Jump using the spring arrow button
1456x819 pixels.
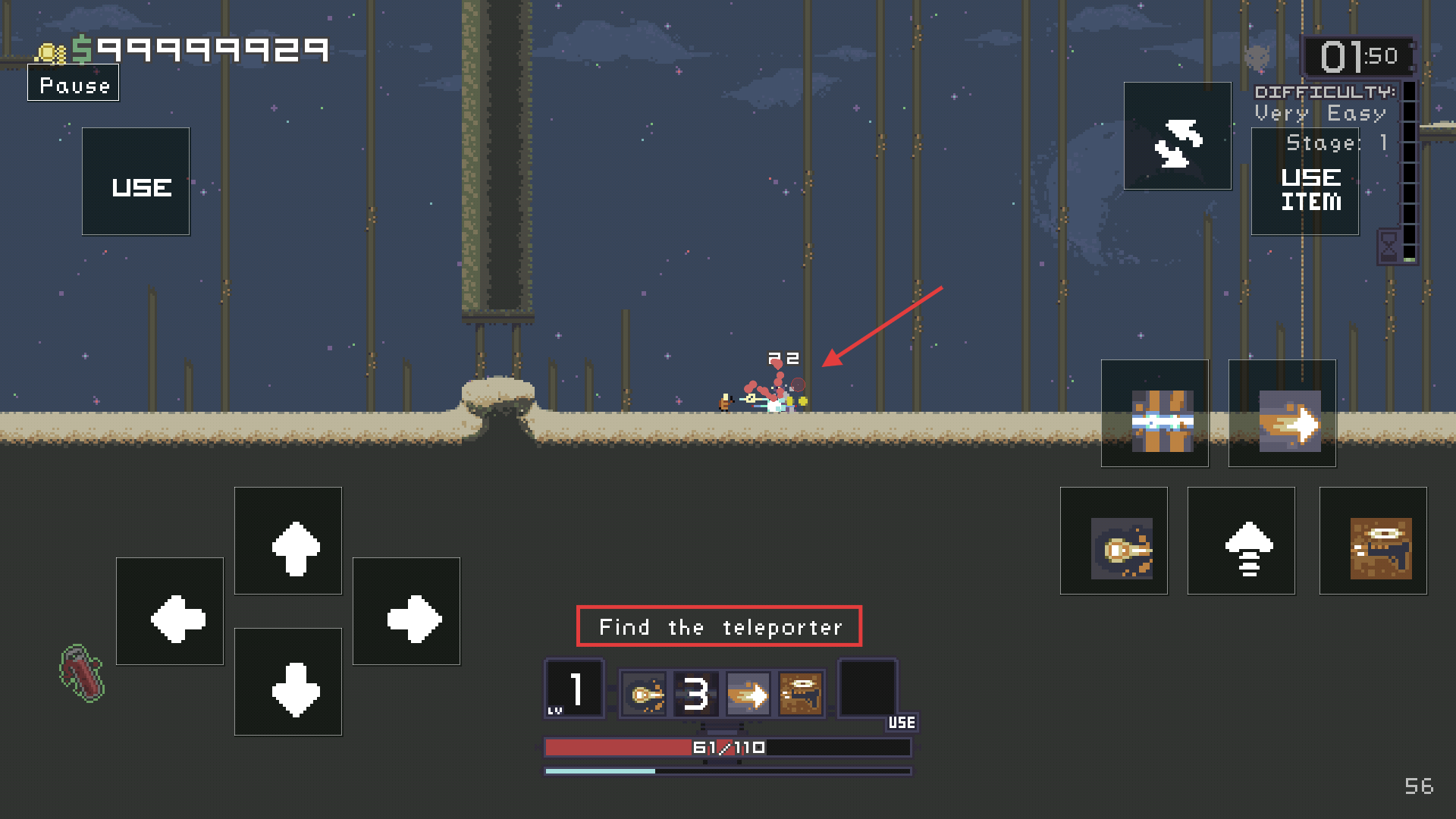(x=1241, y=541)
